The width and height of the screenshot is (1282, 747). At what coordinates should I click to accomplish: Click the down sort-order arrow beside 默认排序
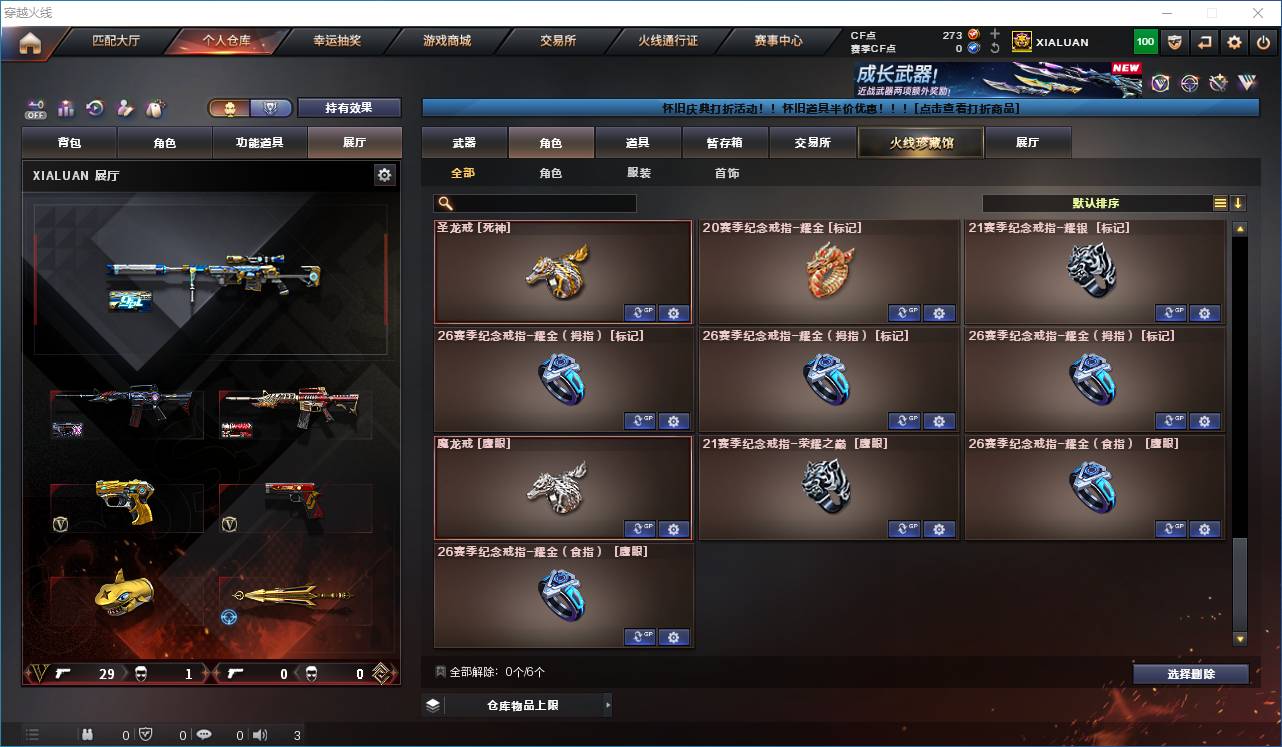tap(1239, 203)
